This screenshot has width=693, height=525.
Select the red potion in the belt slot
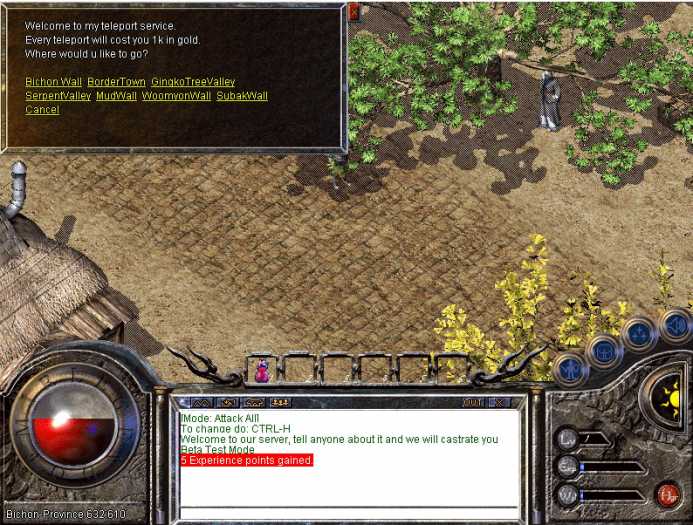tap(262, 371)
